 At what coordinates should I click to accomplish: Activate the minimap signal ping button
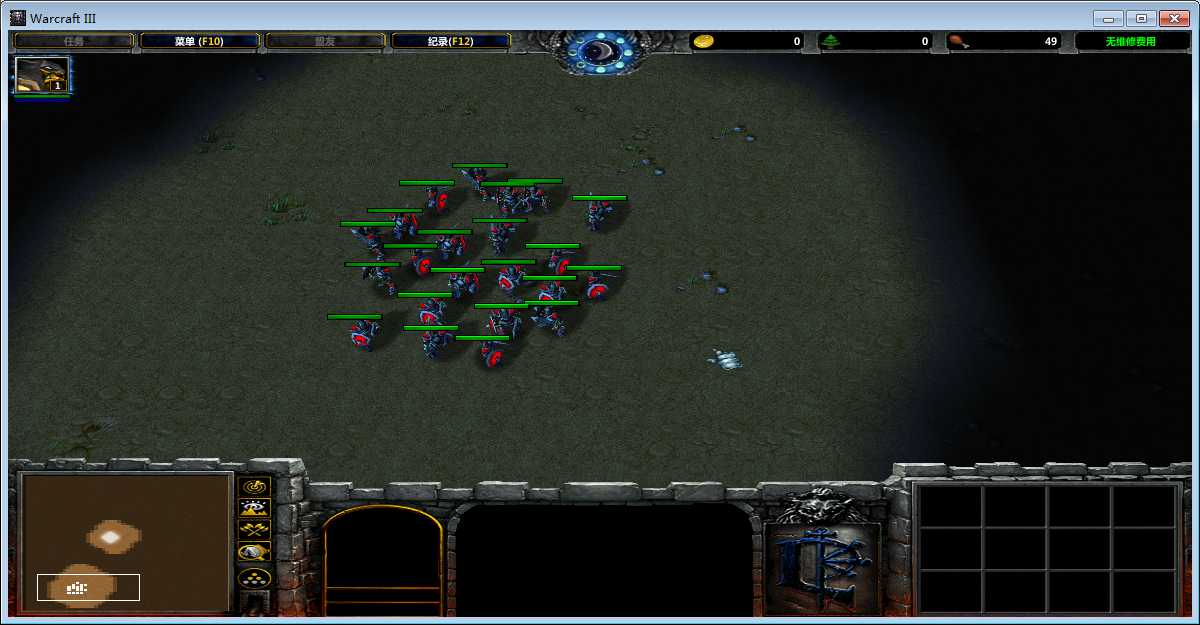click(254, 486)
